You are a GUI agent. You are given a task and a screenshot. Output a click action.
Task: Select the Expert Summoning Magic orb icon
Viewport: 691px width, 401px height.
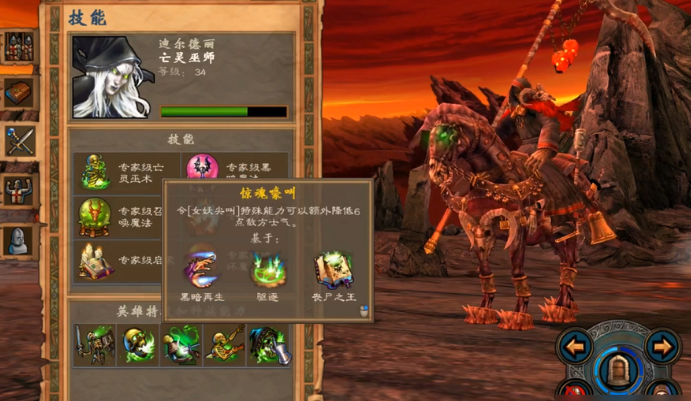pyautogui.click(x=97, y=216)
